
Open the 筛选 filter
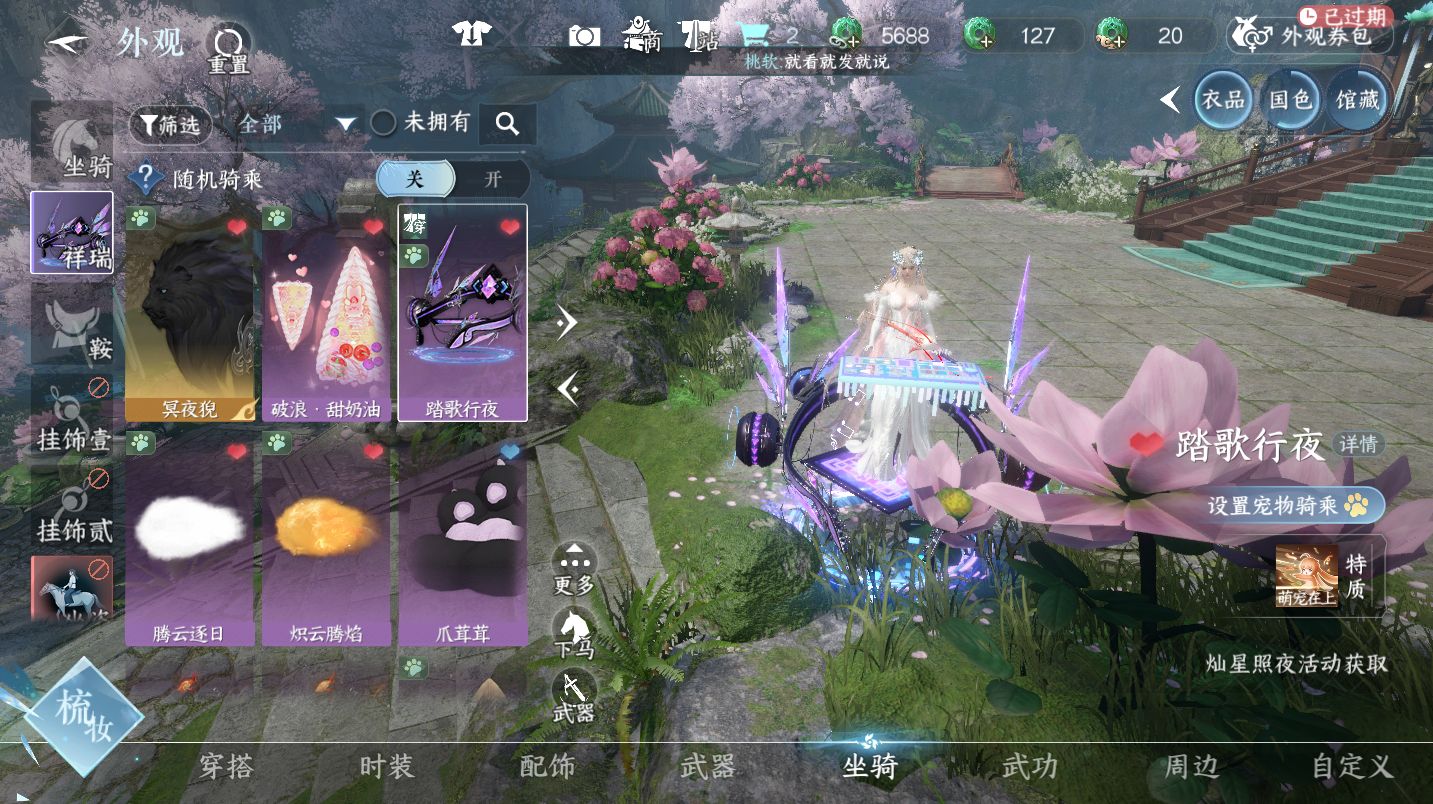(170, 125)
